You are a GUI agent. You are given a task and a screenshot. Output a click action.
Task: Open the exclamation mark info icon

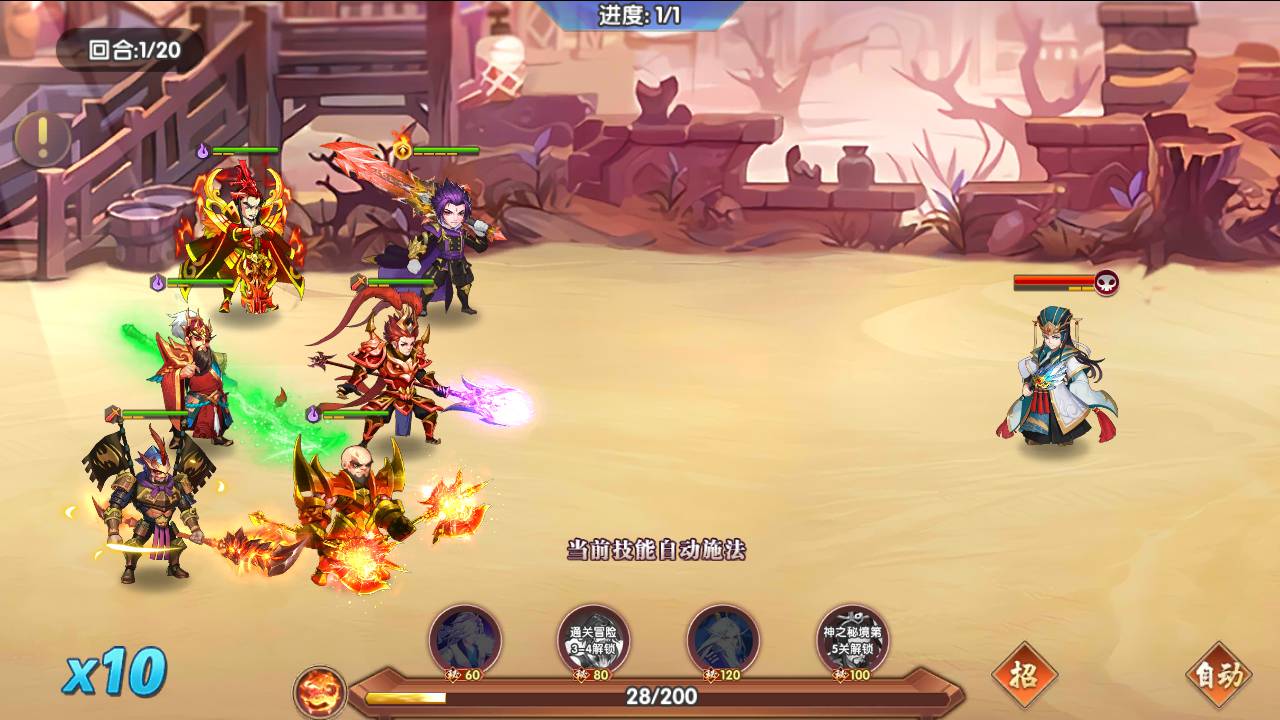coord(41,139)
